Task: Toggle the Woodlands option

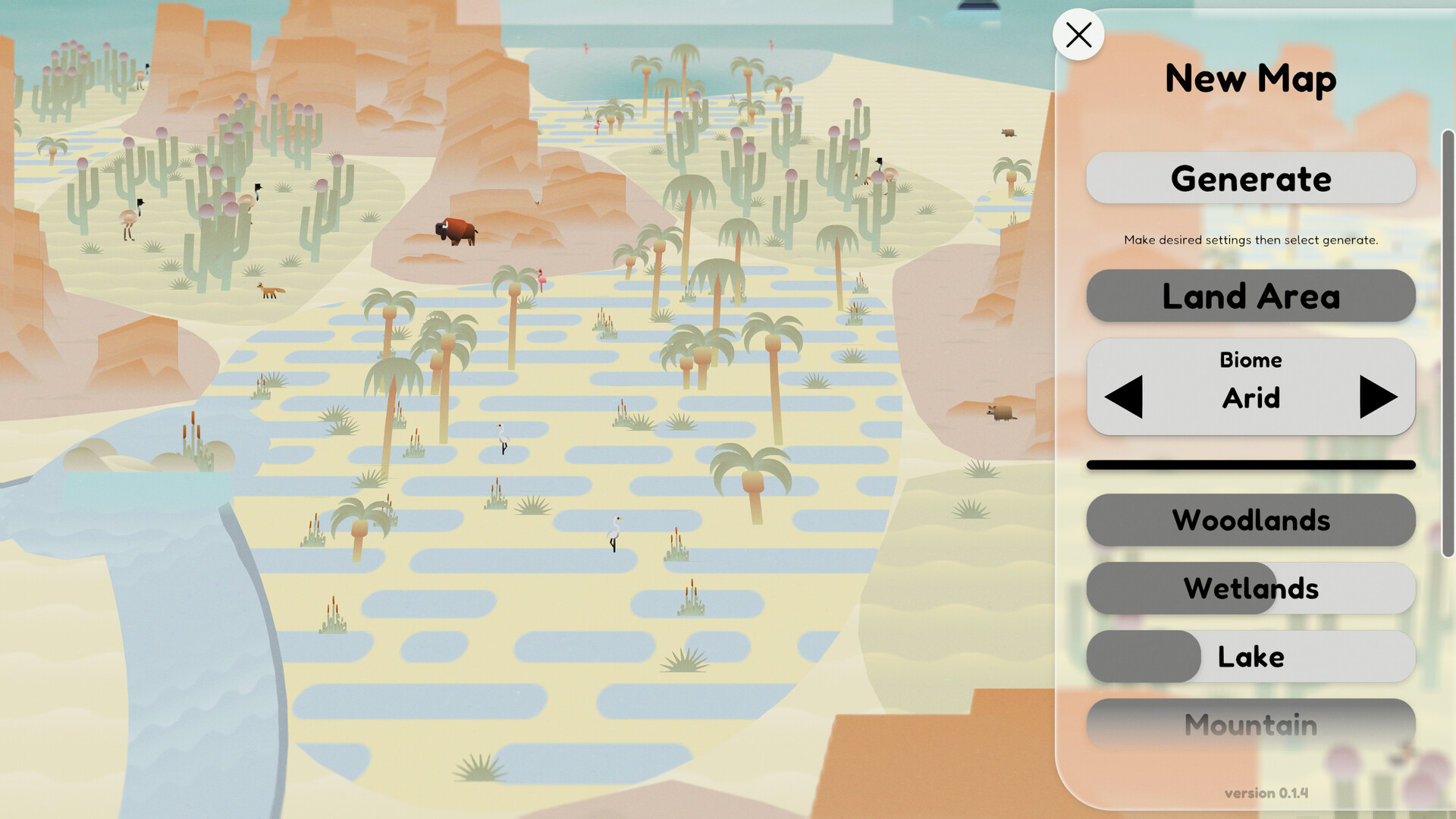Action: [x=1250, y=520]
